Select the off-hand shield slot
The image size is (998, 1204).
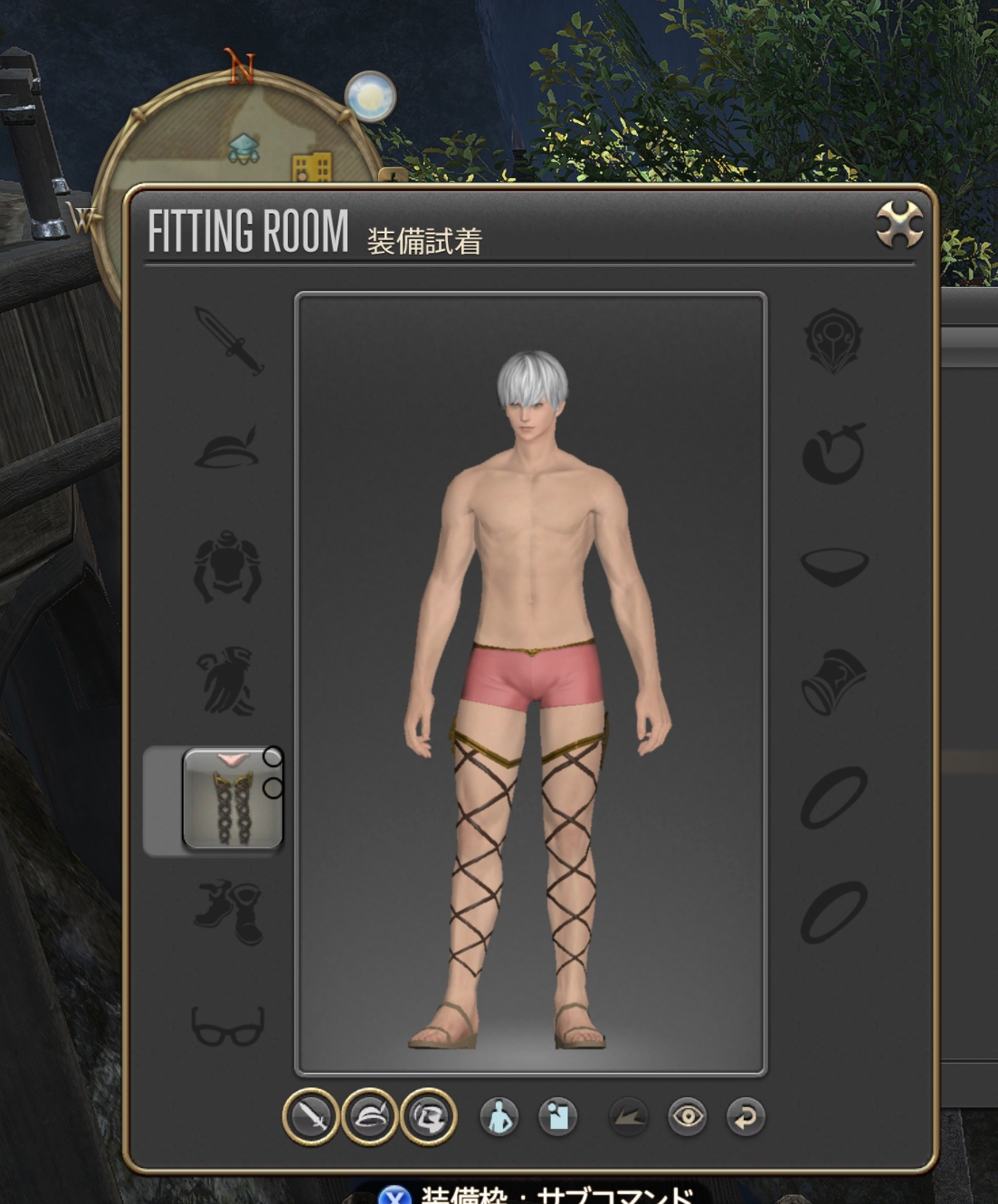click(x=832, y=340)
